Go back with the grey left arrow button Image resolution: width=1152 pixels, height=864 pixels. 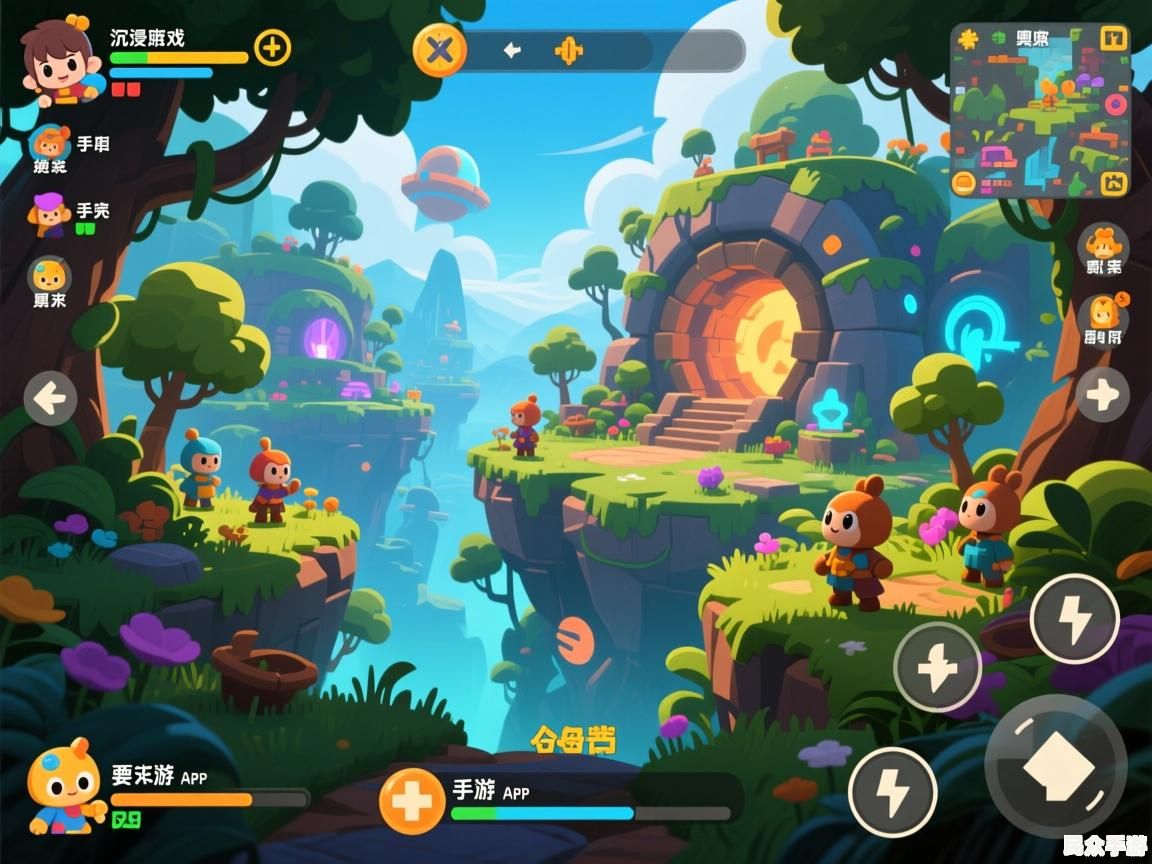(51, 399)
